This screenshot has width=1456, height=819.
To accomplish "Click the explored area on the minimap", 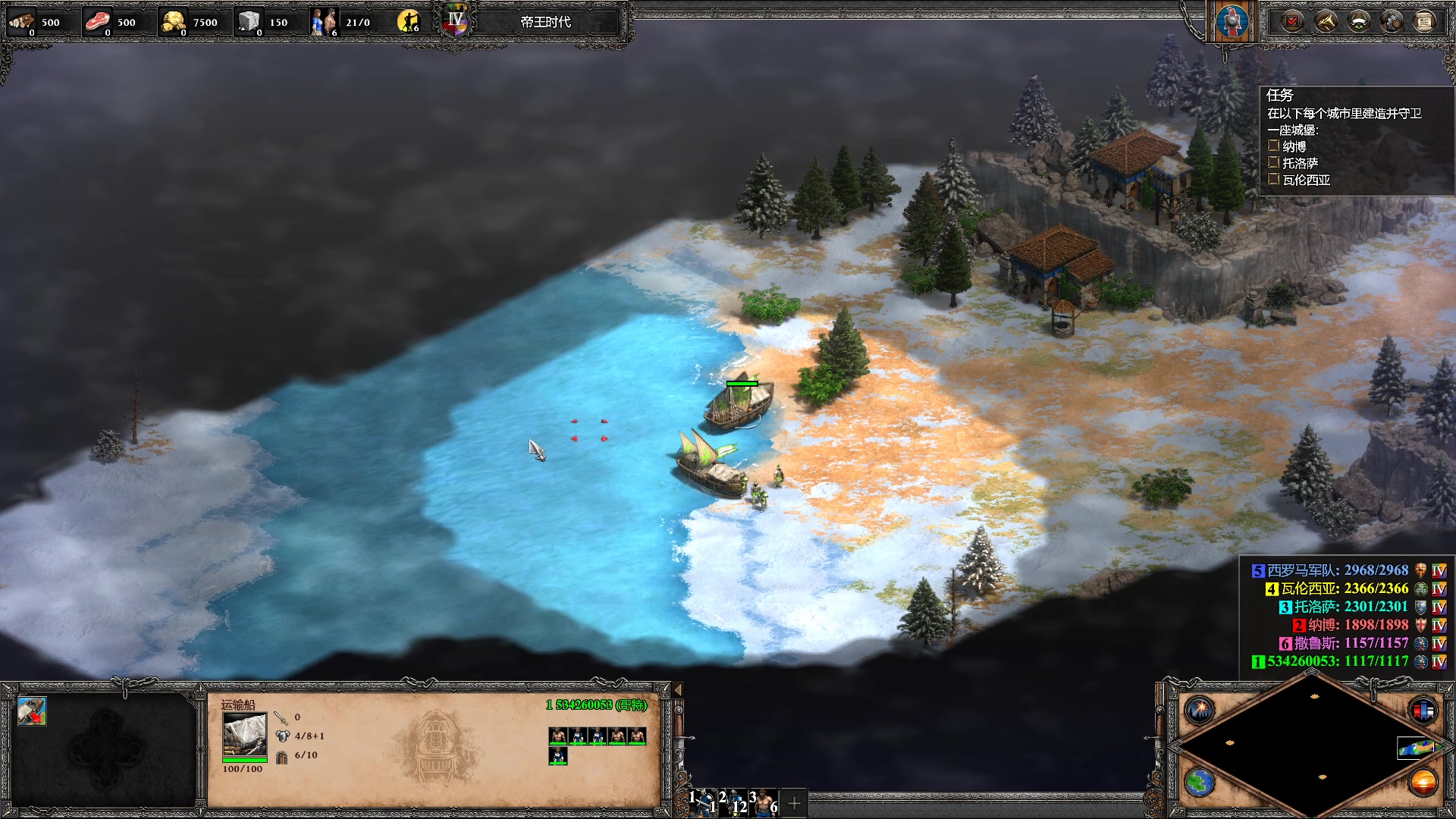I will click(1415, 748).
